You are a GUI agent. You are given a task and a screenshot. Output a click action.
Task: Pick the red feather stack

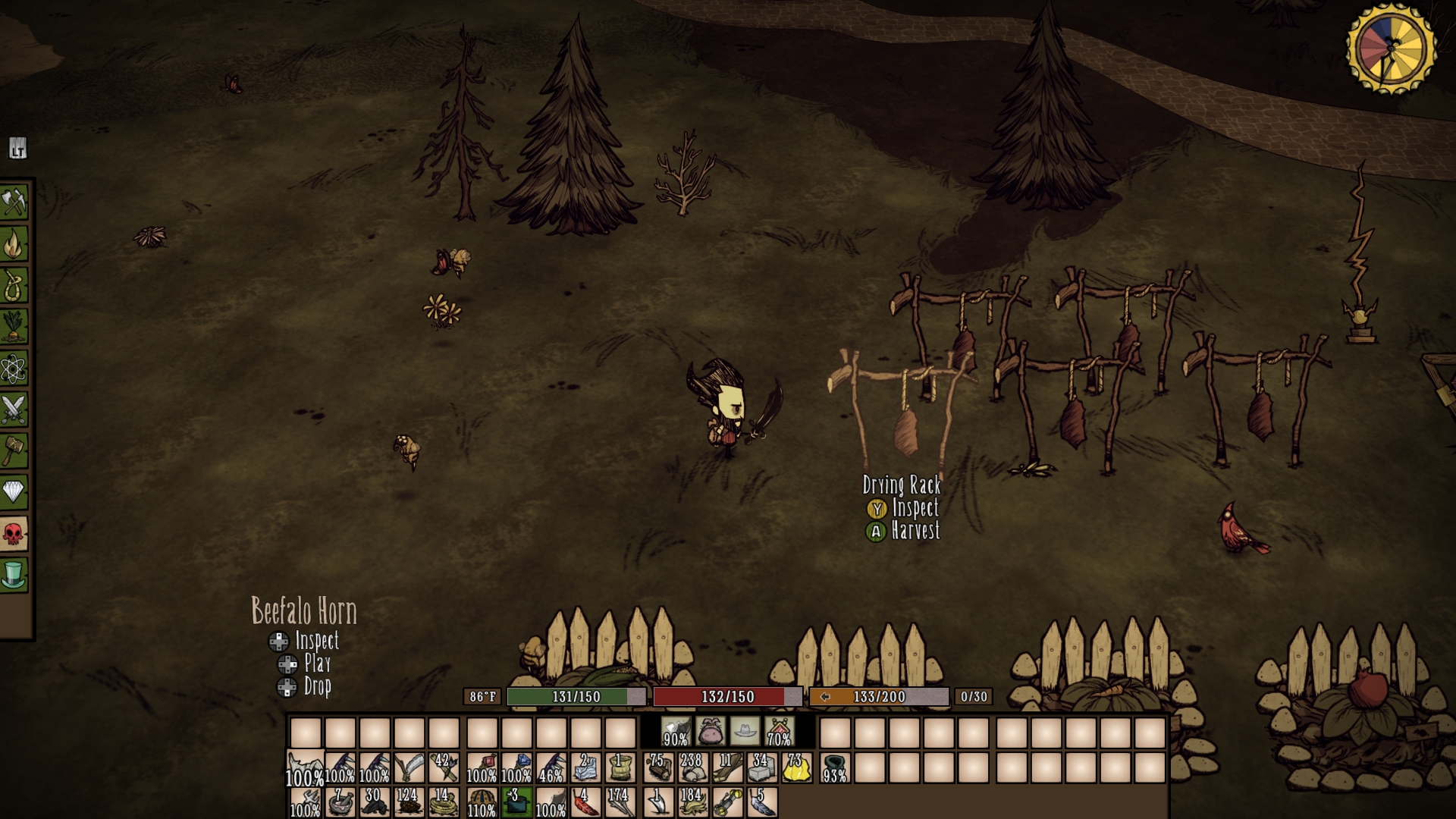click(585, 802)
